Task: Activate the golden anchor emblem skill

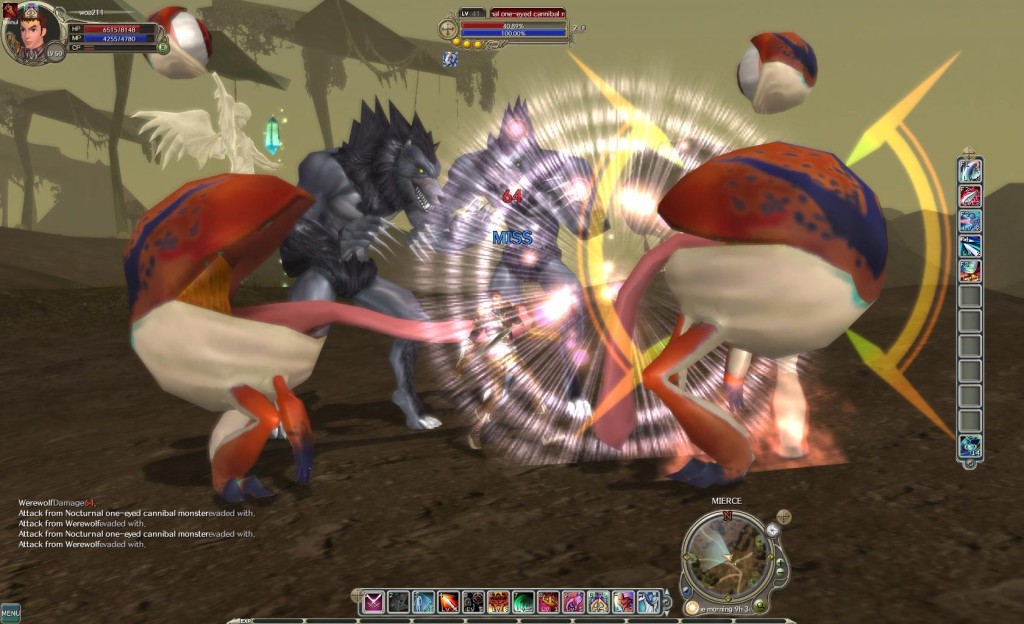Action: pos(598,601)
